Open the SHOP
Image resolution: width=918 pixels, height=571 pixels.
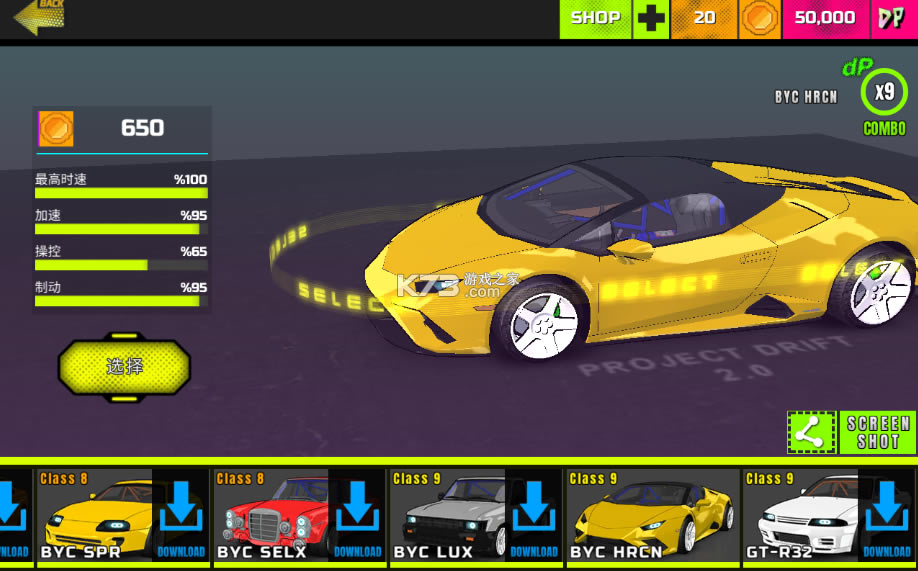[x=595, y=18]
